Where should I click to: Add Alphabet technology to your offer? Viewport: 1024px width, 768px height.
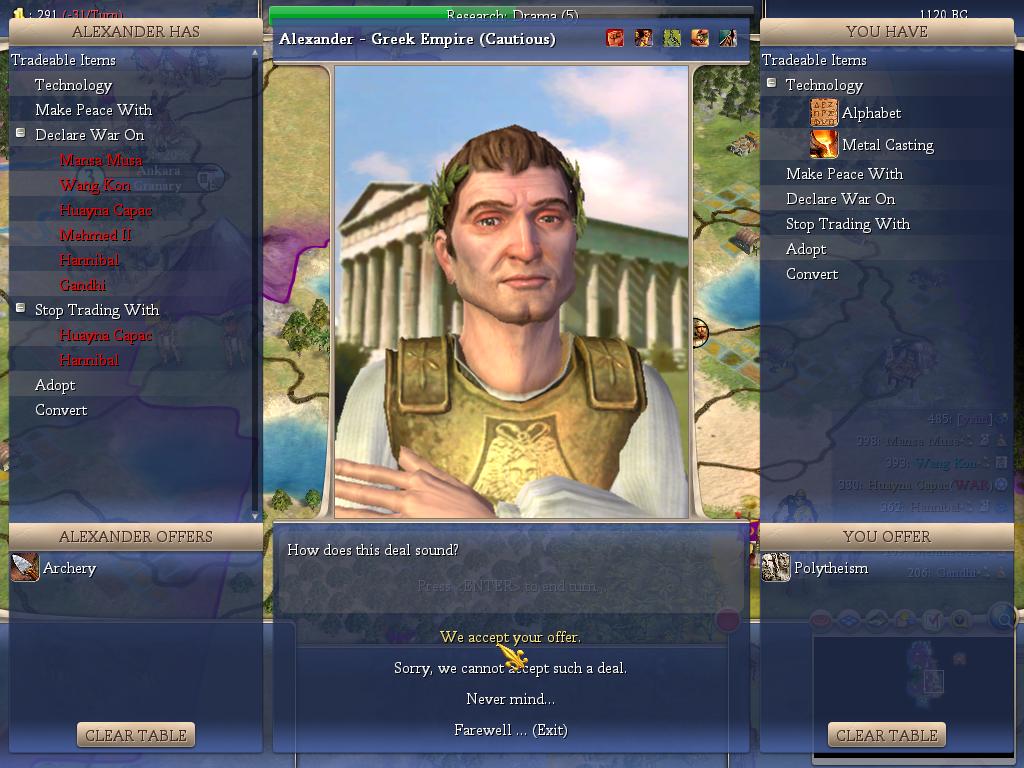870,113
